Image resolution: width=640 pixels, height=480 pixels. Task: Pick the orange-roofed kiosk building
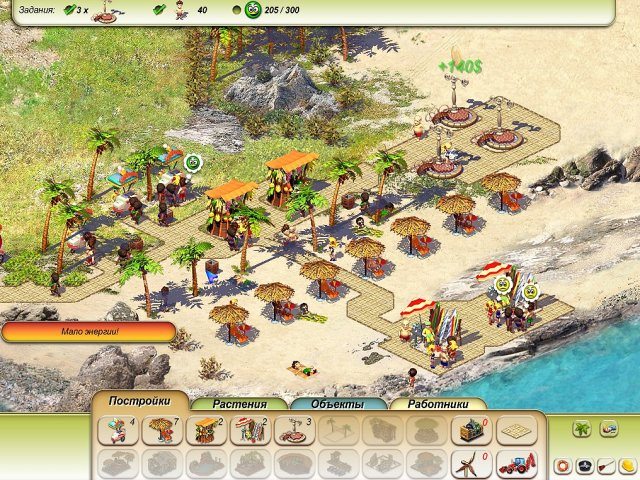tap(204, 430)
